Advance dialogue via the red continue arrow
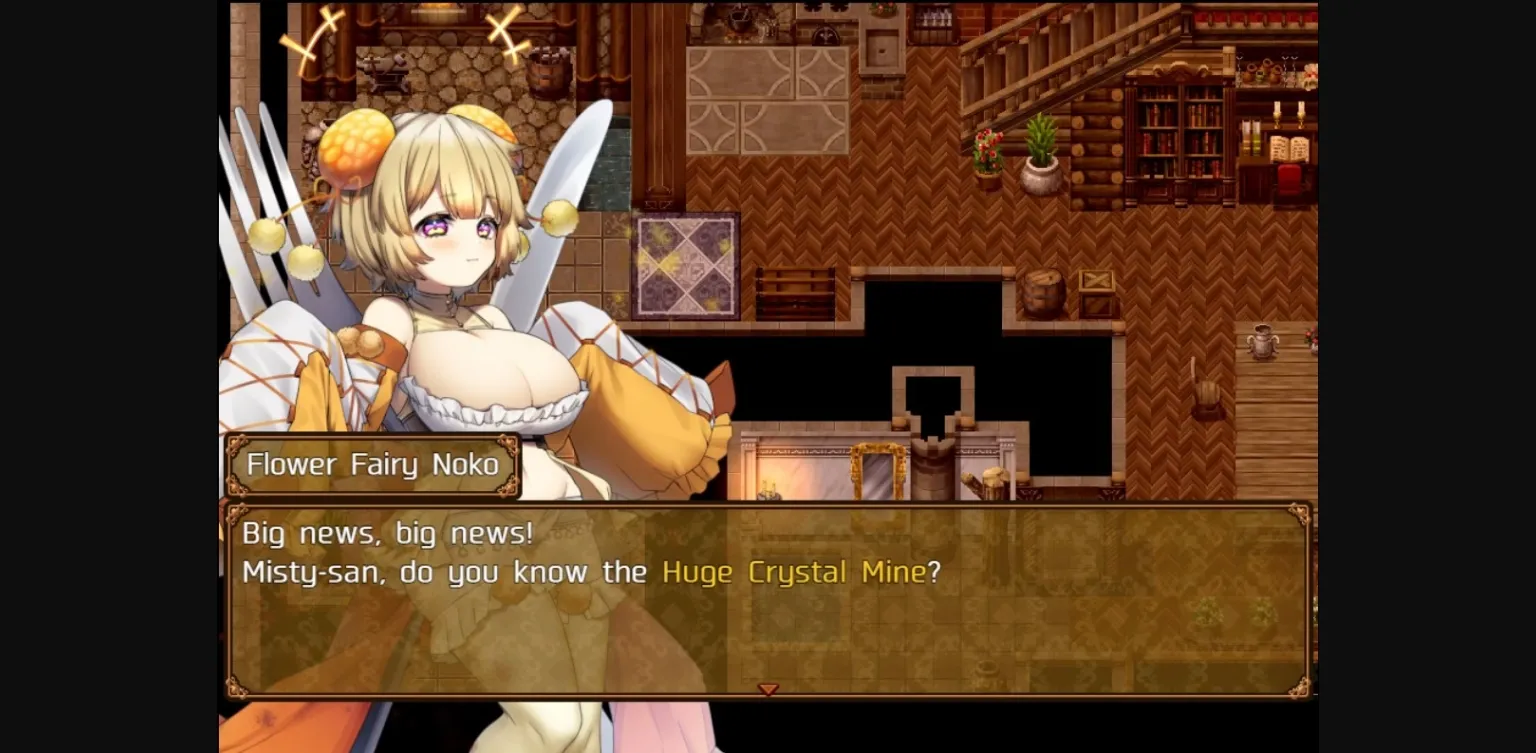Image resolution: width=1536 pixels, height=753 pixels. click(767, 688)
